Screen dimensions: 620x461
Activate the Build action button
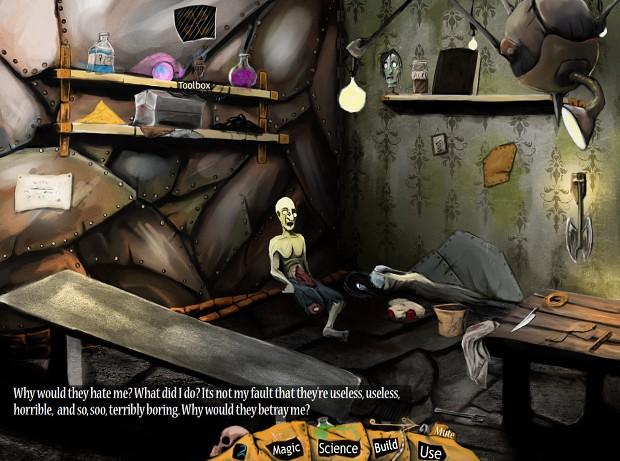pyautogui.click(x=387, y=446)
